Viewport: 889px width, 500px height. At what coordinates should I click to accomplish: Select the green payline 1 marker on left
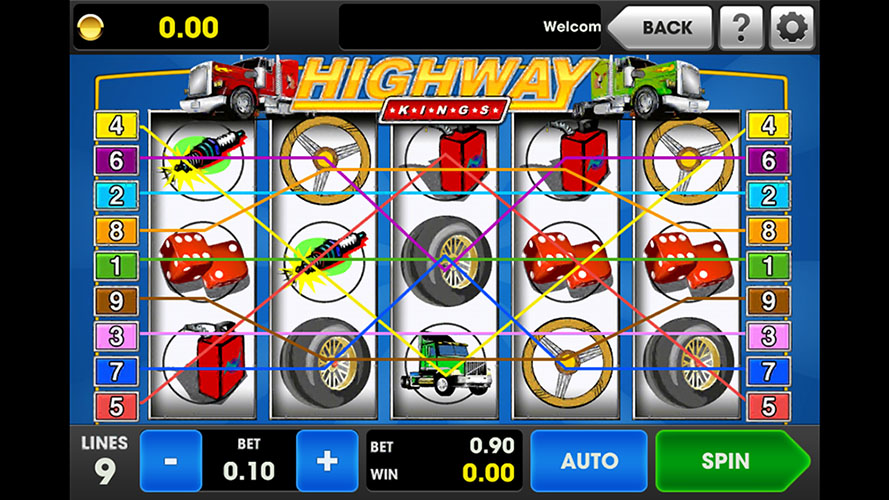pyautogui.click(x=117, y=266)
